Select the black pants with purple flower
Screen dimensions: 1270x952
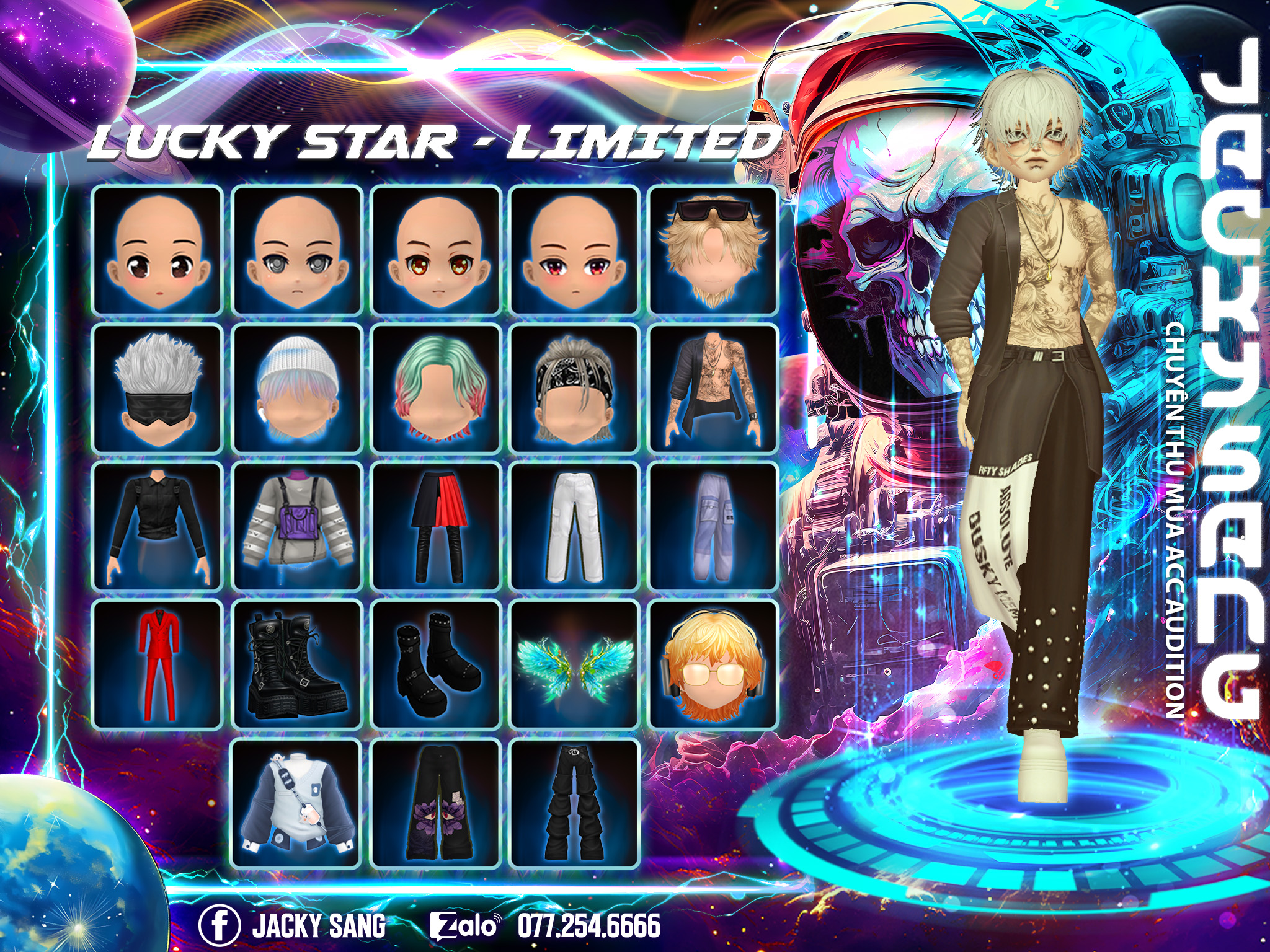click(435, 803)
